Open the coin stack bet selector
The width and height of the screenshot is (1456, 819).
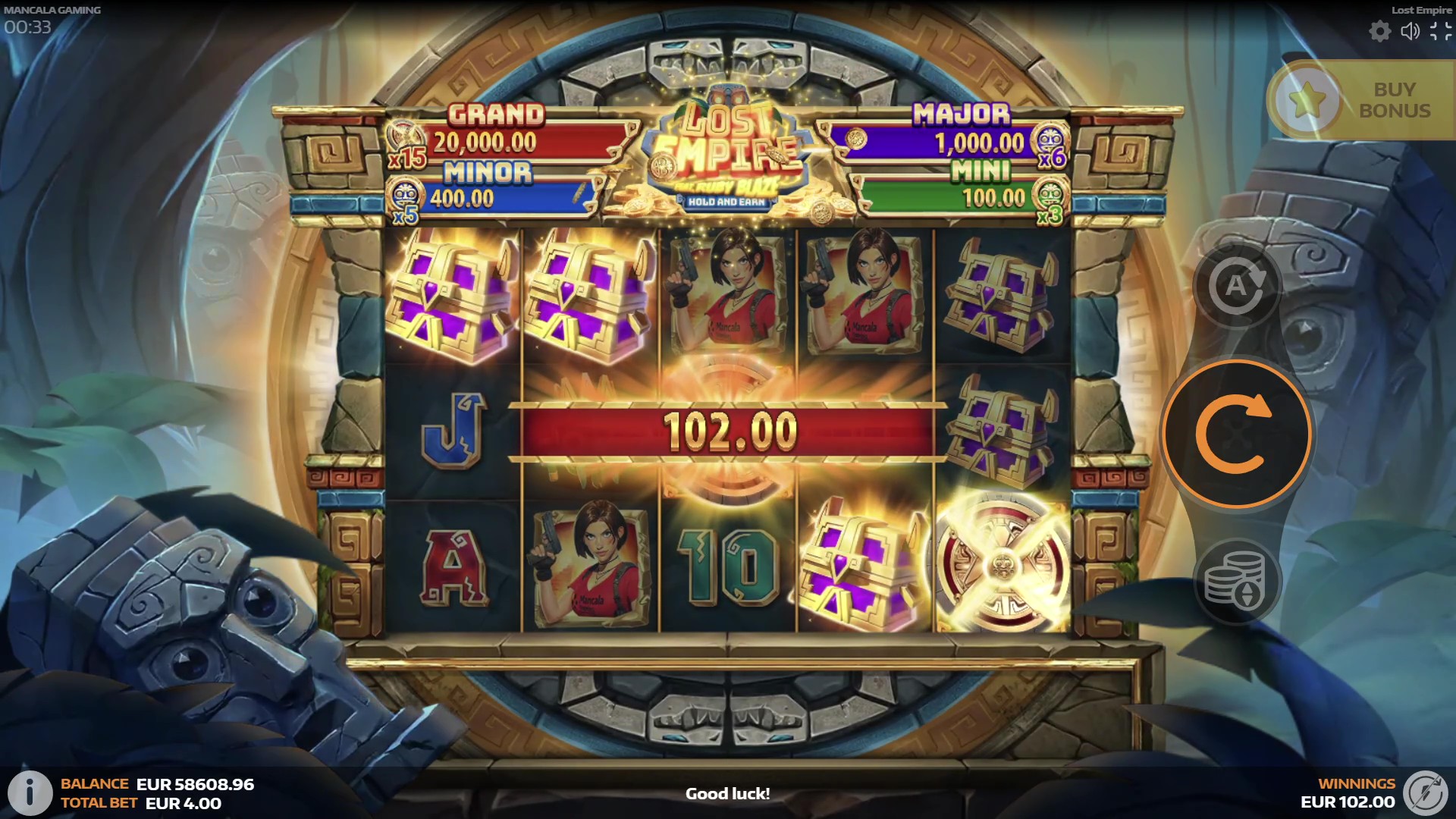click(1236, 582)
